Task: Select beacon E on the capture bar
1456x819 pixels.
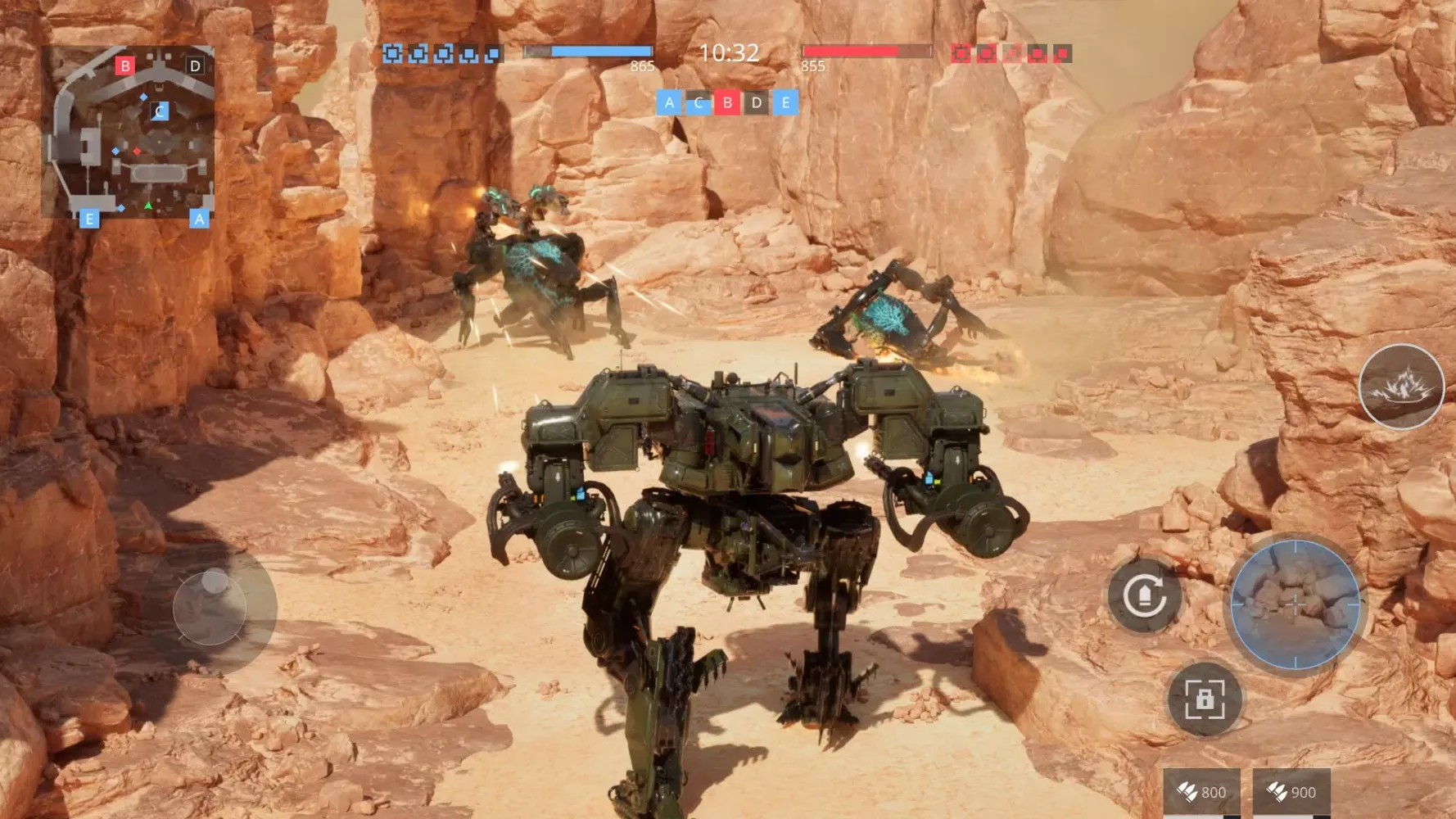Action: (784, 104)
